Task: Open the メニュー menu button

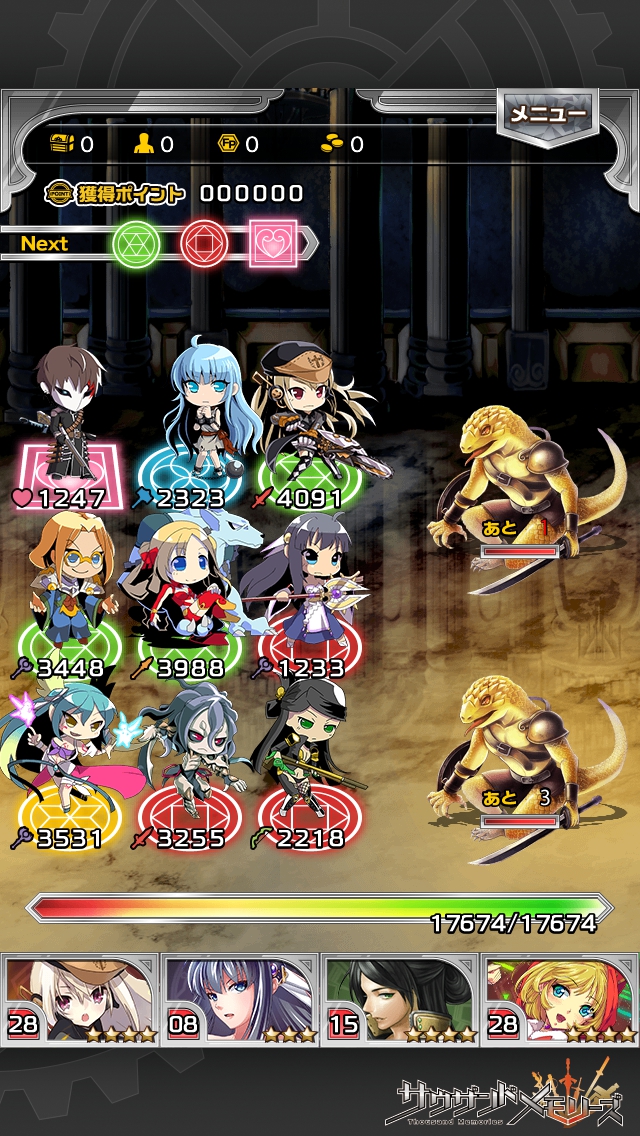Action: (548, 115)
